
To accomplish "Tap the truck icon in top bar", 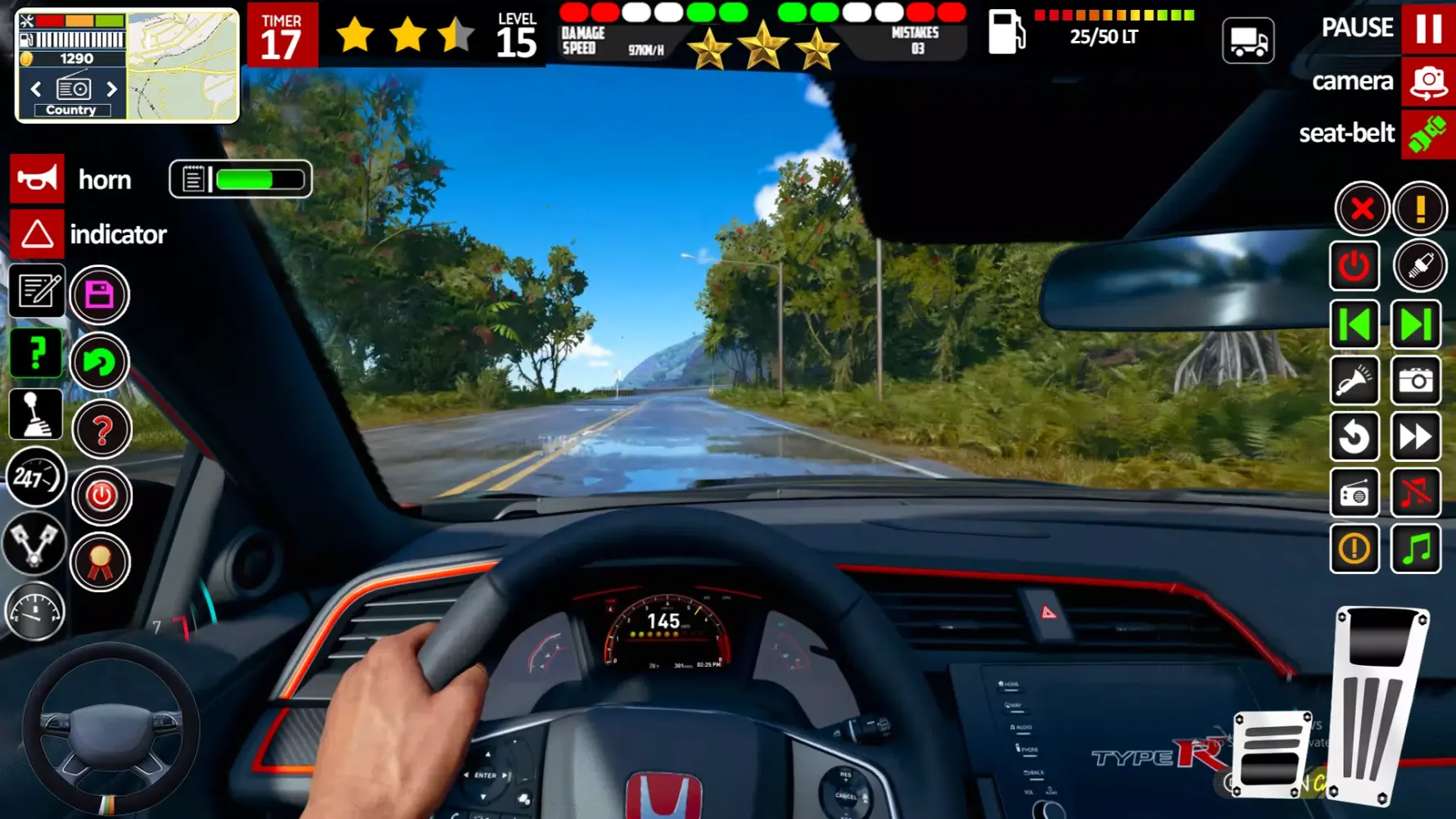I will pos(1248,40).
